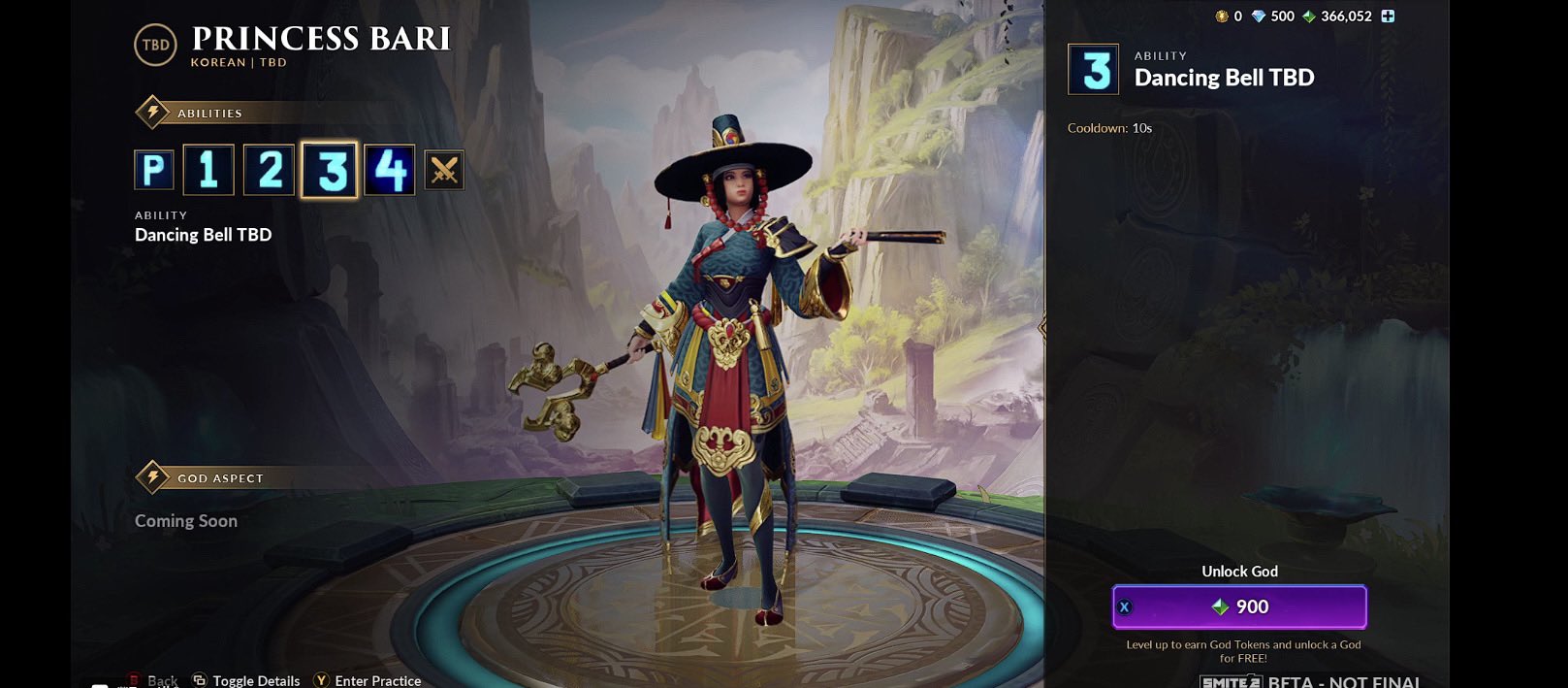Select the crossed swords basic attack icon

(x=444, y=171)
